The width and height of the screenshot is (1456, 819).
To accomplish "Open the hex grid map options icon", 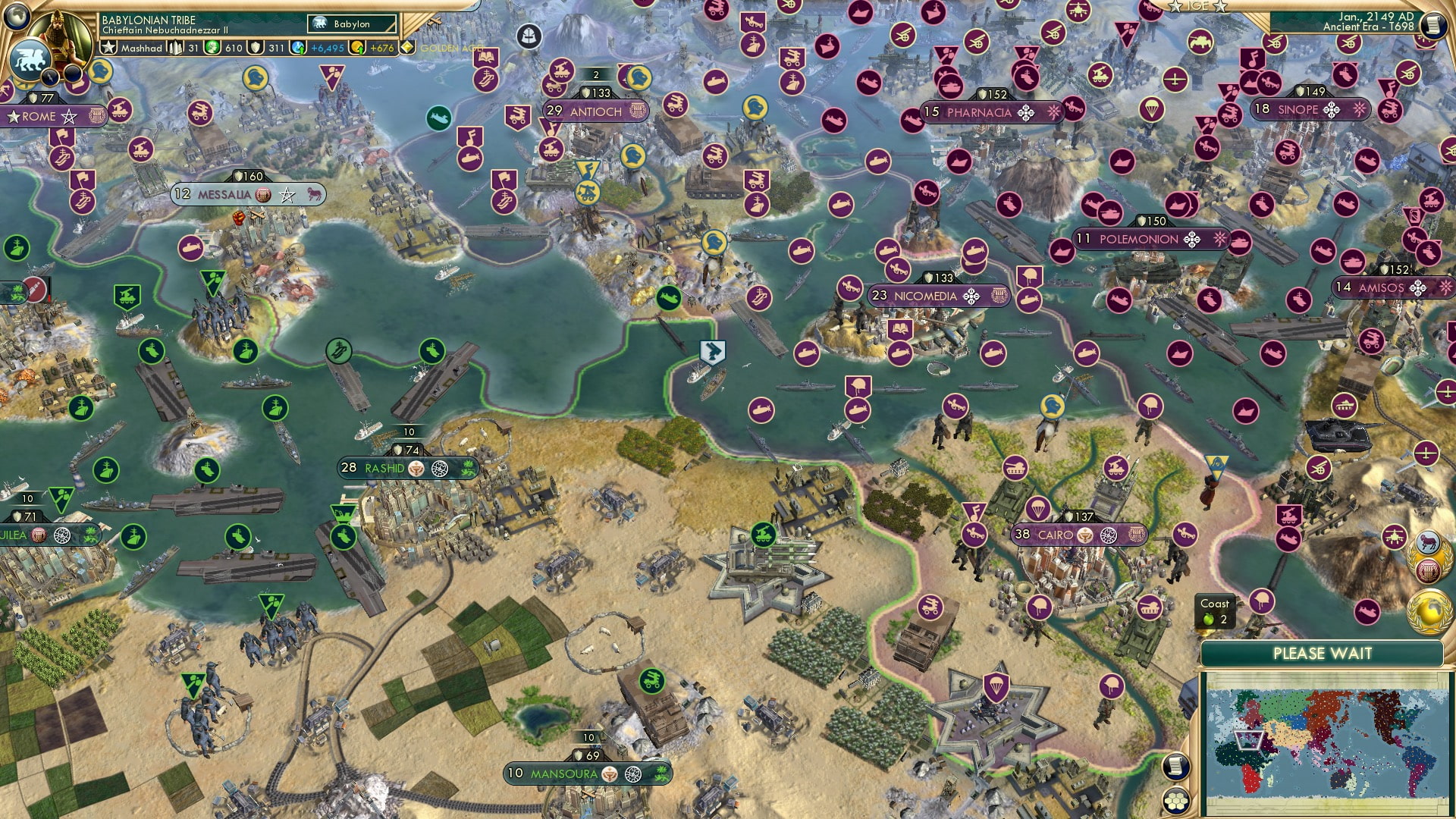I will coord(1176,801).
